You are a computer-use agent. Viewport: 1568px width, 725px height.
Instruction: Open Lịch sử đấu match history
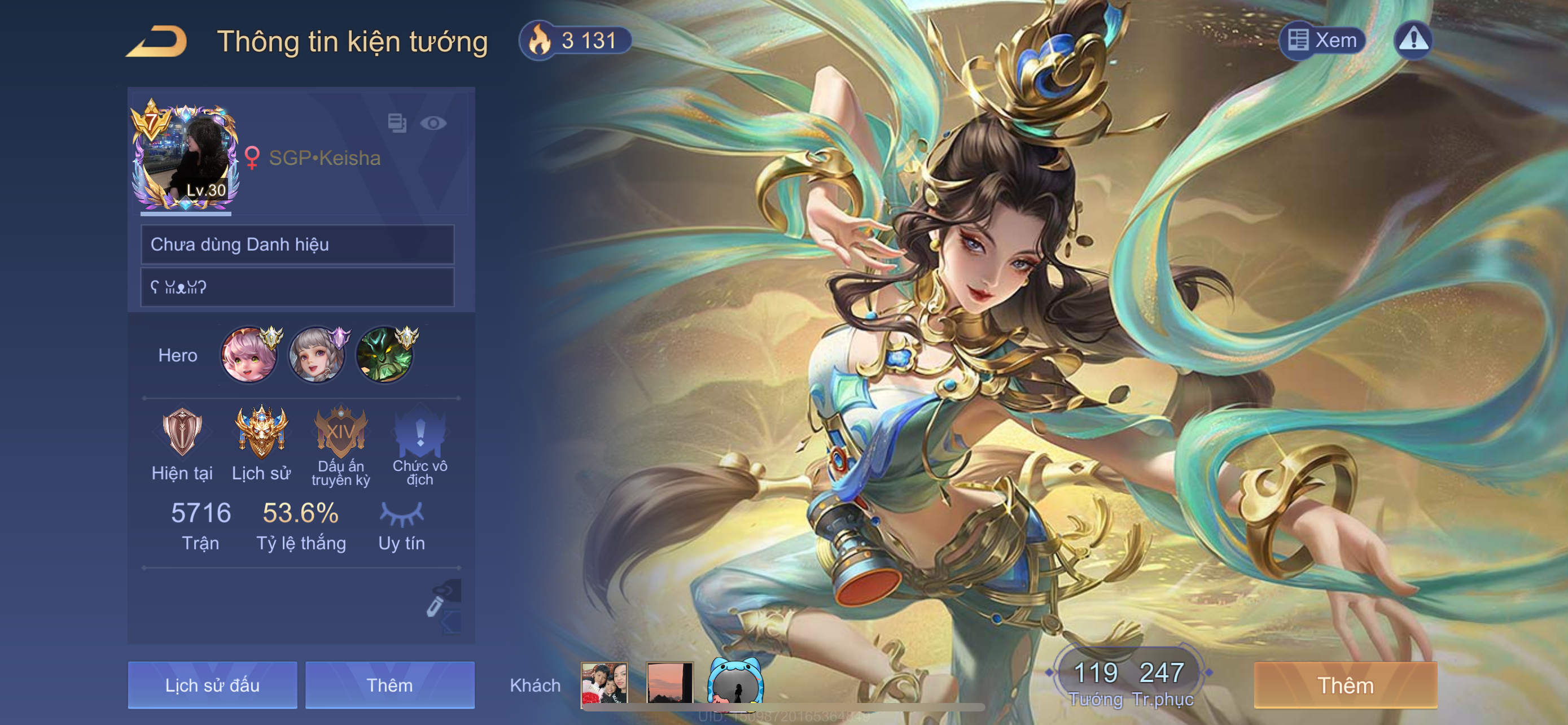point(212,685)
